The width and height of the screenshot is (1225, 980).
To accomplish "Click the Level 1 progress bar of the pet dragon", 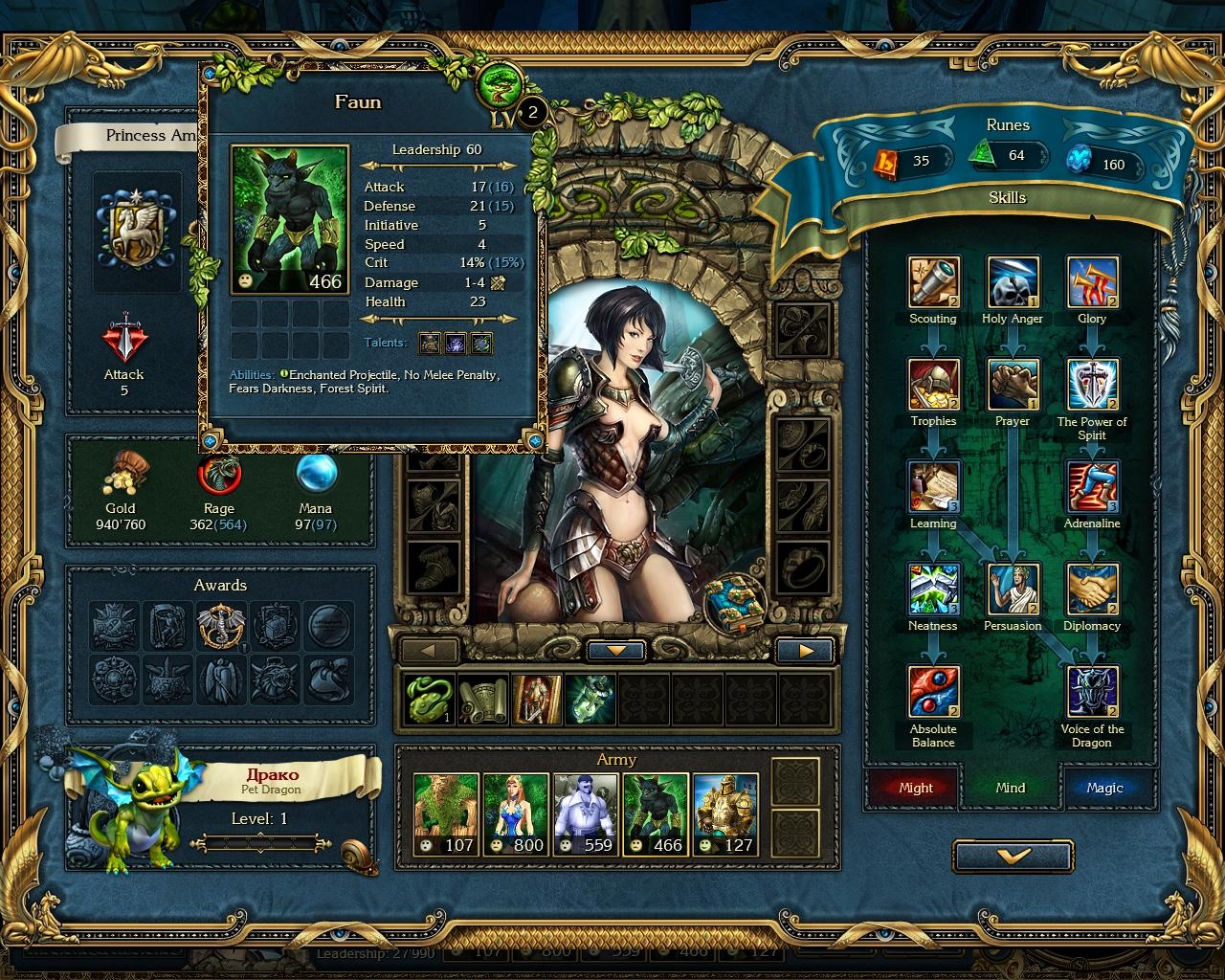I will click(259, 843).
